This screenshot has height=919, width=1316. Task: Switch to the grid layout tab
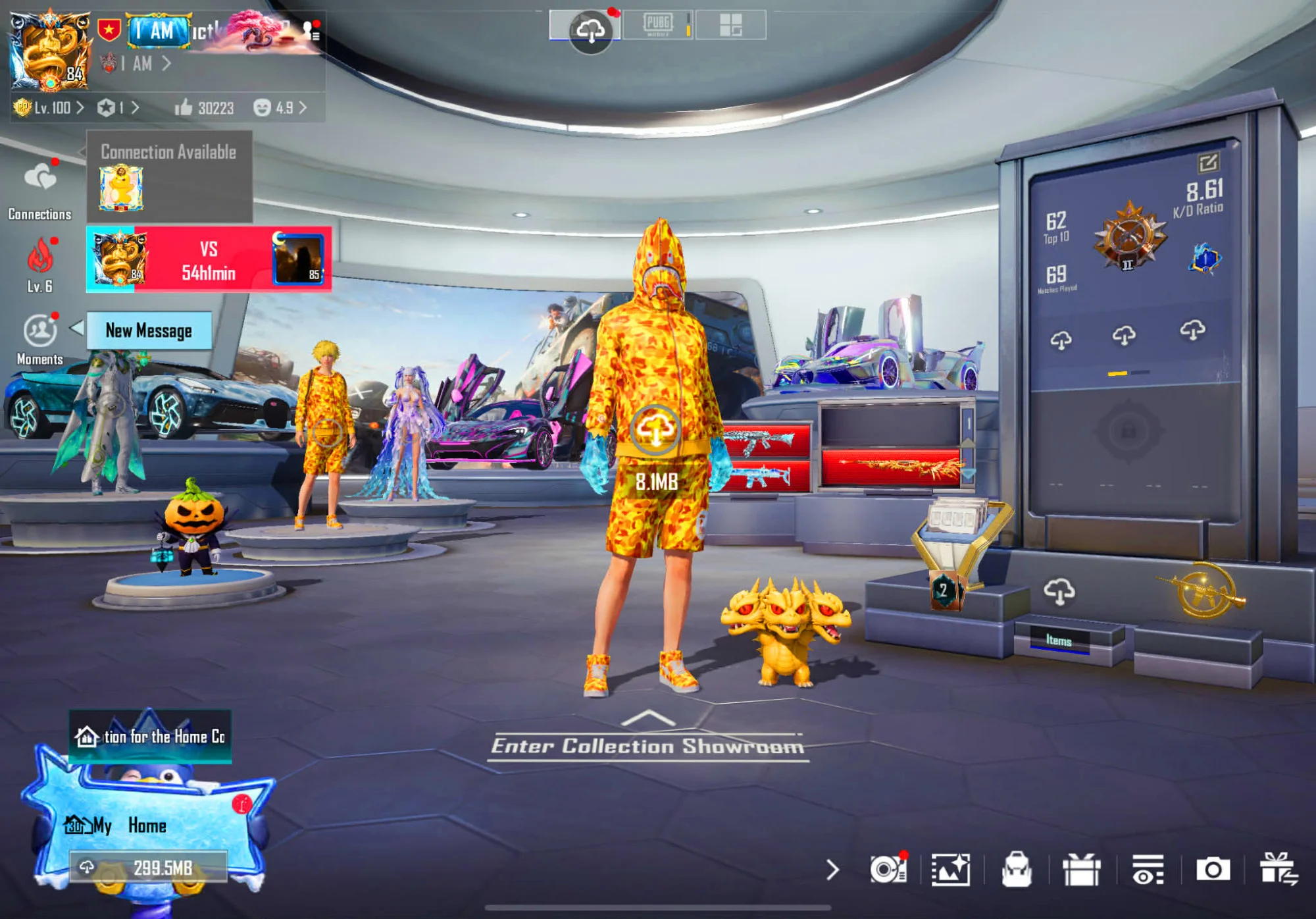coord(730,25)
